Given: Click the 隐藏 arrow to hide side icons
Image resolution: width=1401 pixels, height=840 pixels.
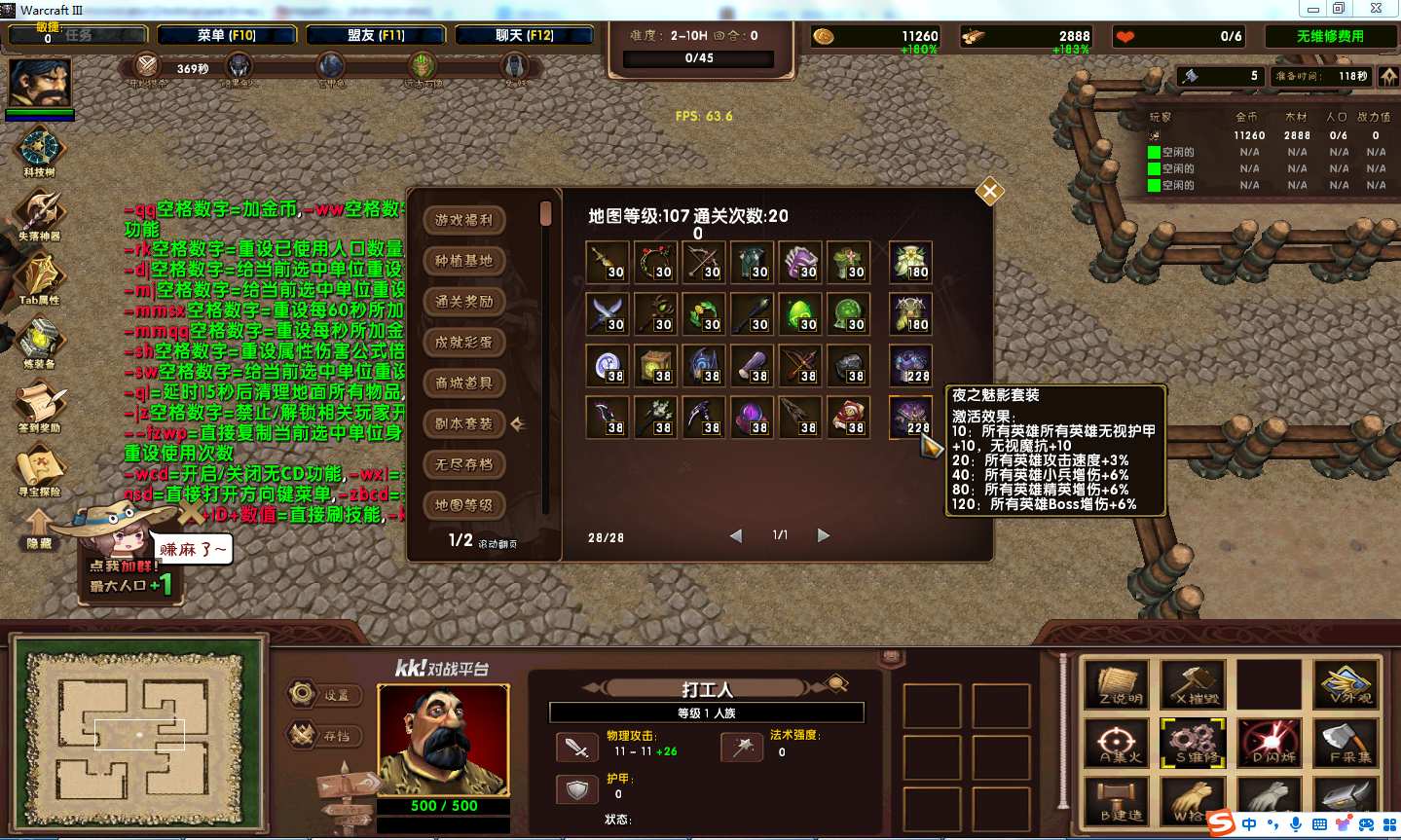Looking at the screenshot, I should 39,529.
